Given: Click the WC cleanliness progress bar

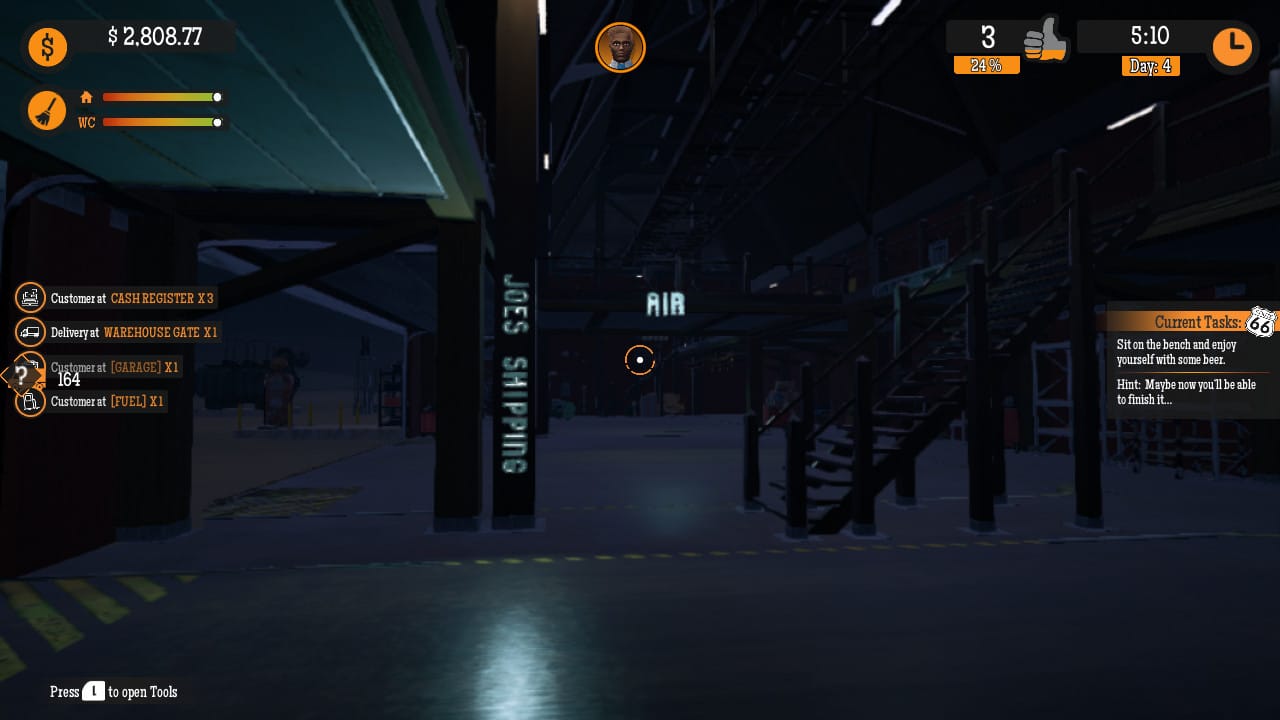Looking at the screenshot, I should [160, 122].
